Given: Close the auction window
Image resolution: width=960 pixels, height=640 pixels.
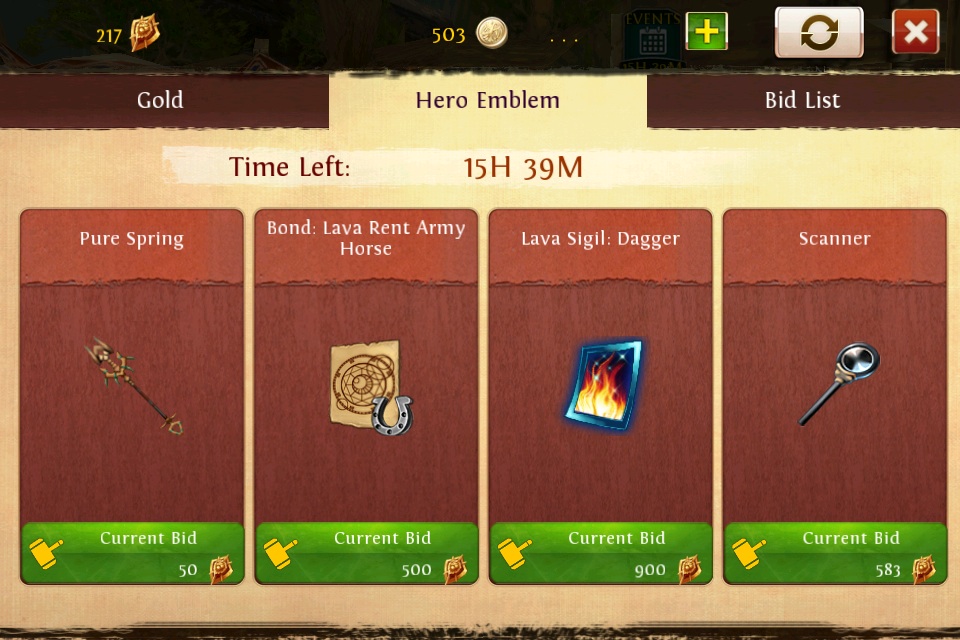Looking at the screenshot, I should (x=915, y=33).
